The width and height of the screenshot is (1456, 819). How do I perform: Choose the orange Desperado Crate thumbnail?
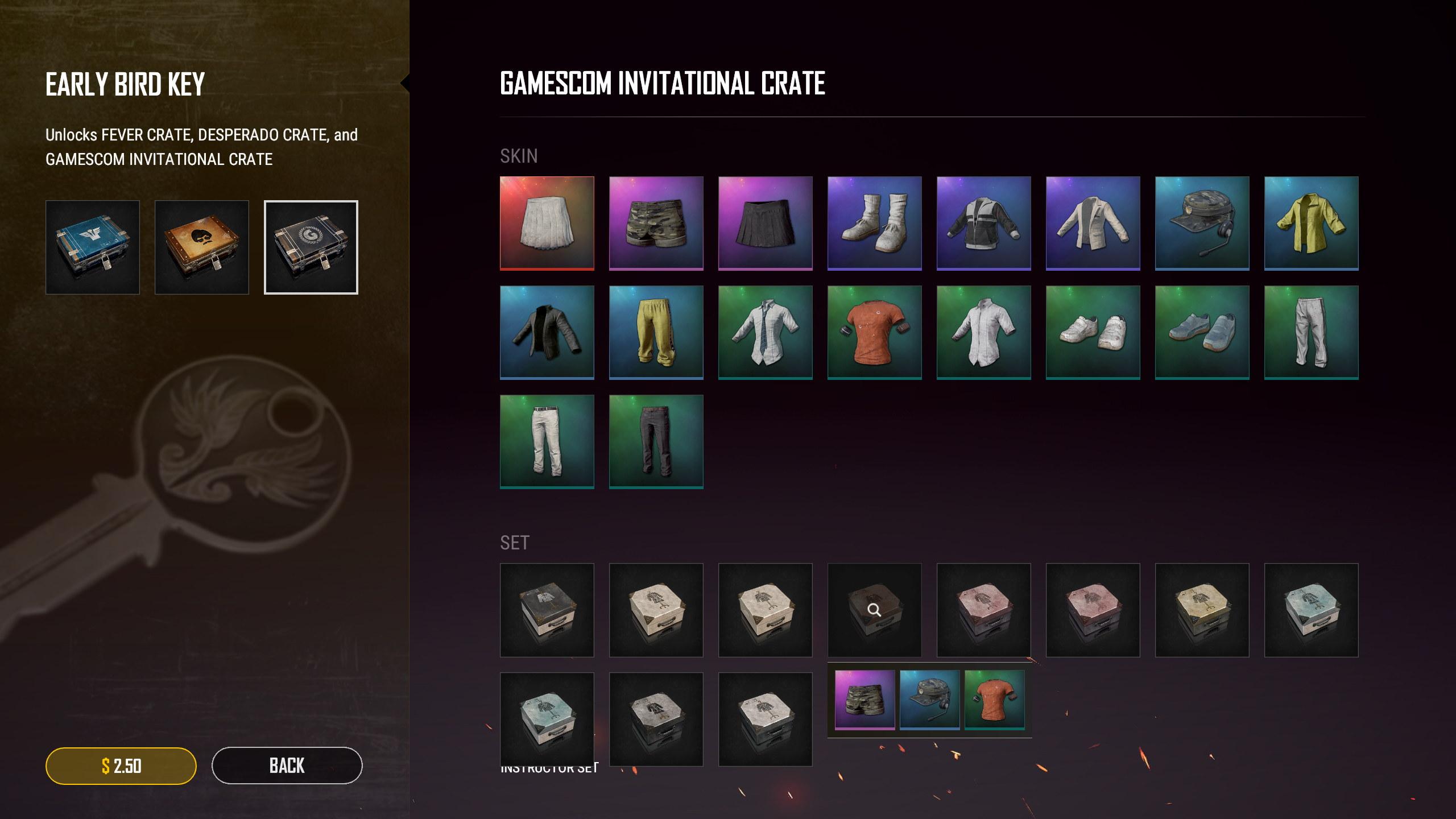202,247
